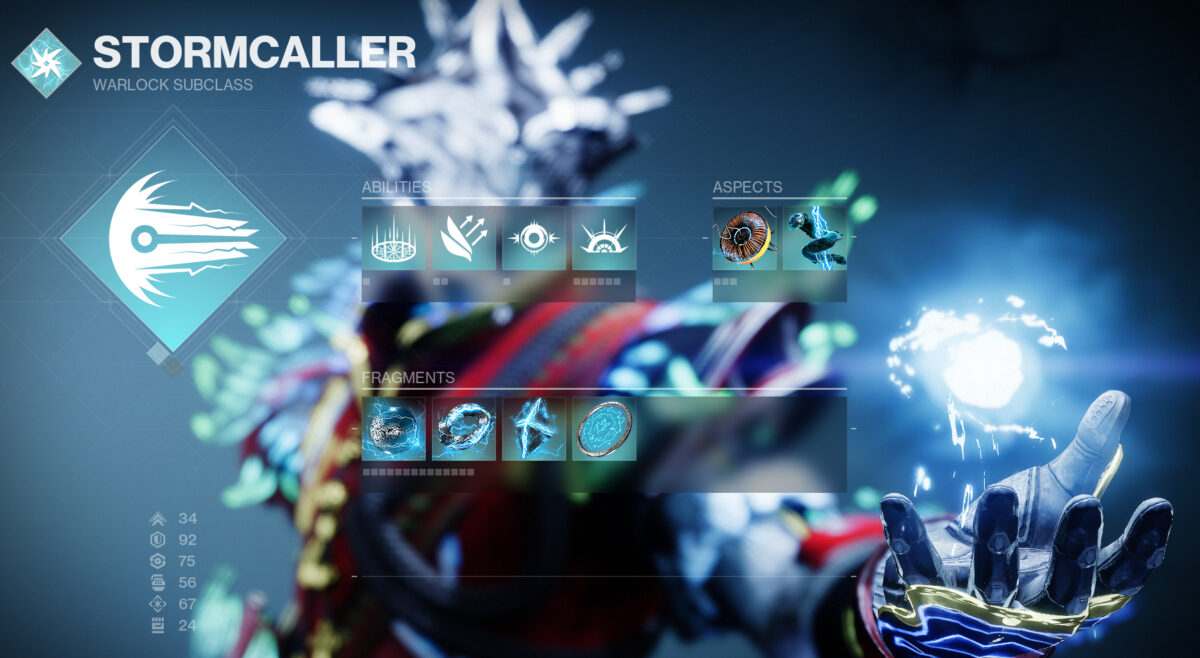Open the half-dome spiked grenade slot
1200x658 pixels.
tap(604, 238)
